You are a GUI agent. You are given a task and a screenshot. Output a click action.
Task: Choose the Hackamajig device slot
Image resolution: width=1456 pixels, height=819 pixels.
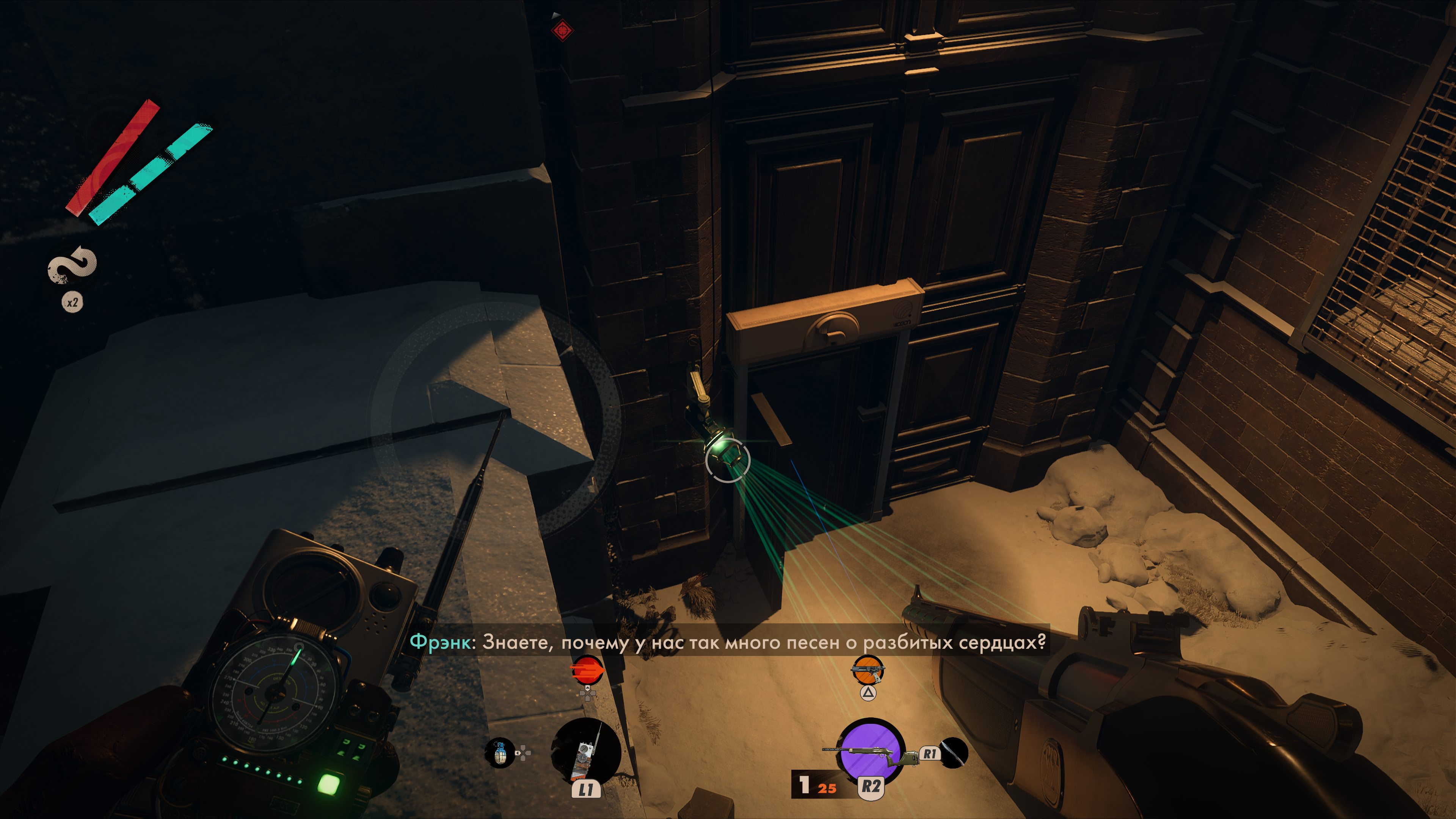tap(585, 753)
